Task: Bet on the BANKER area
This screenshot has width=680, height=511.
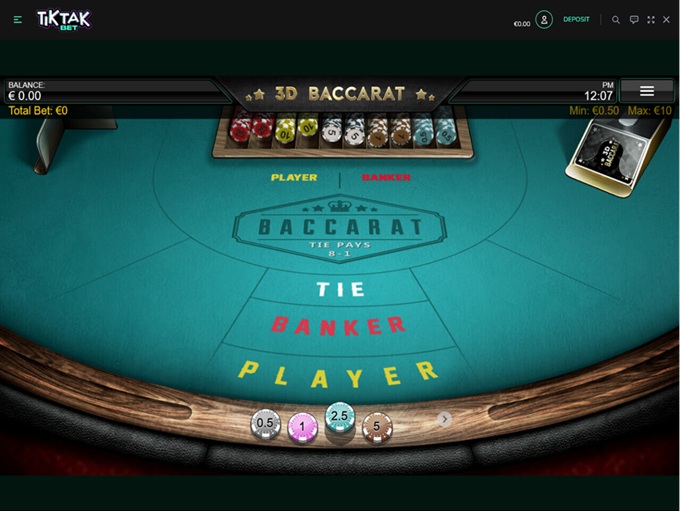Action: tap(338, 326)
